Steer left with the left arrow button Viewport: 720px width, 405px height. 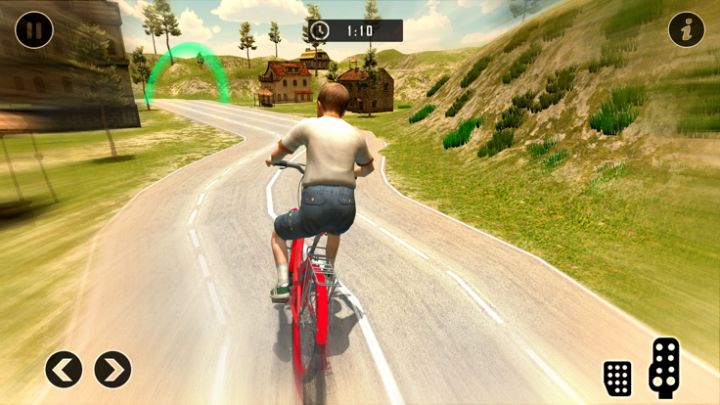[63, 369]
